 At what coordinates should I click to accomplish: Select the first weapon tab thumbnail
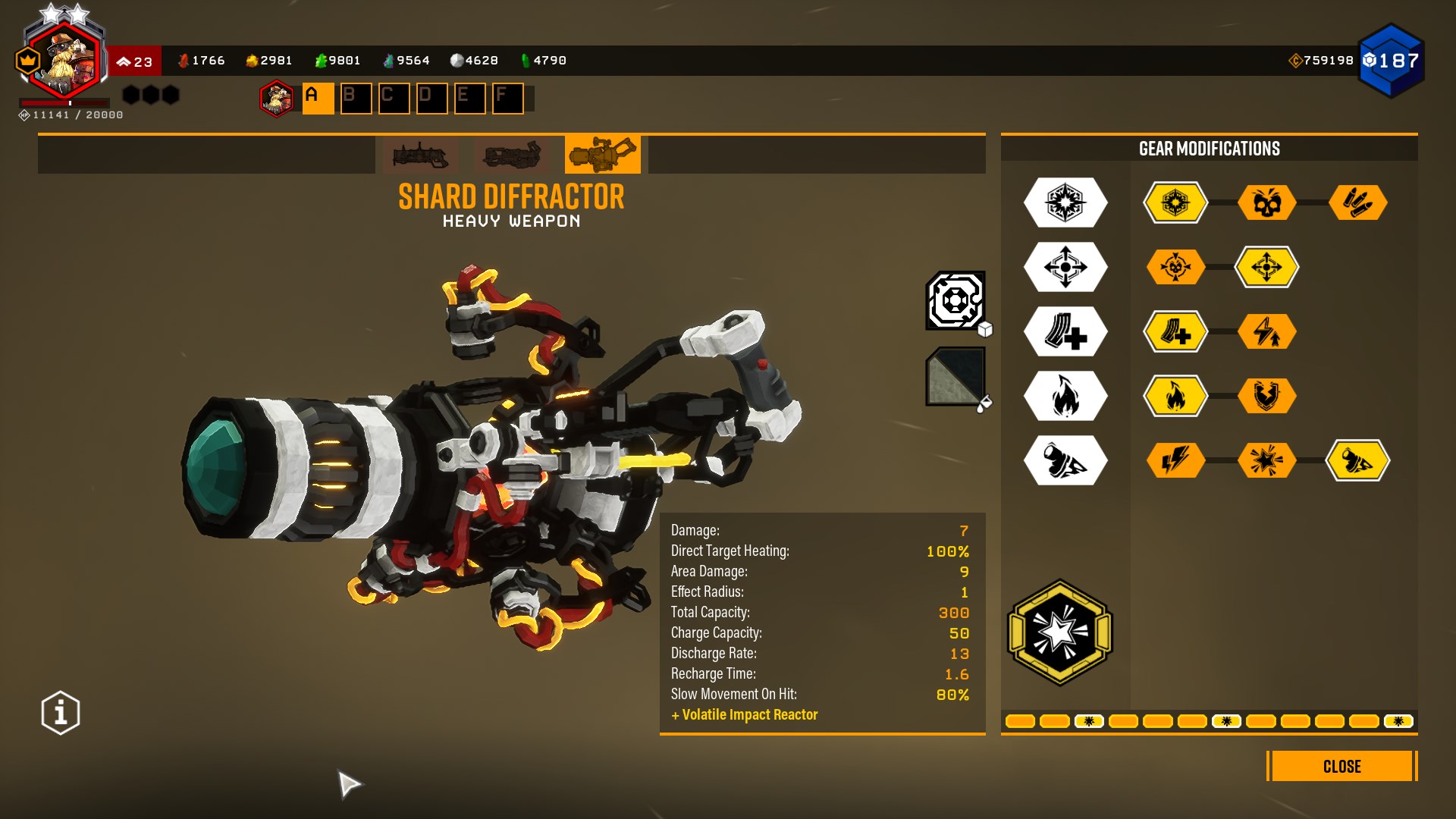coord(420,155)
